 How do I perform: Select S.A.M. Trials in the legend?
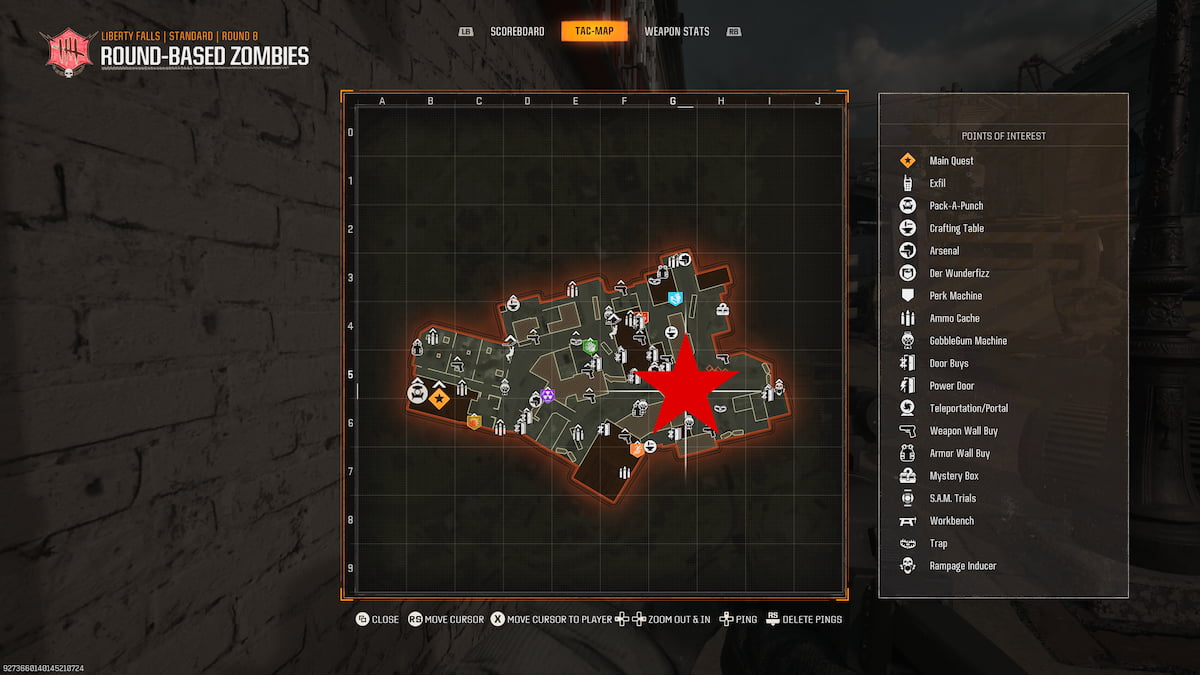point(952,498)
